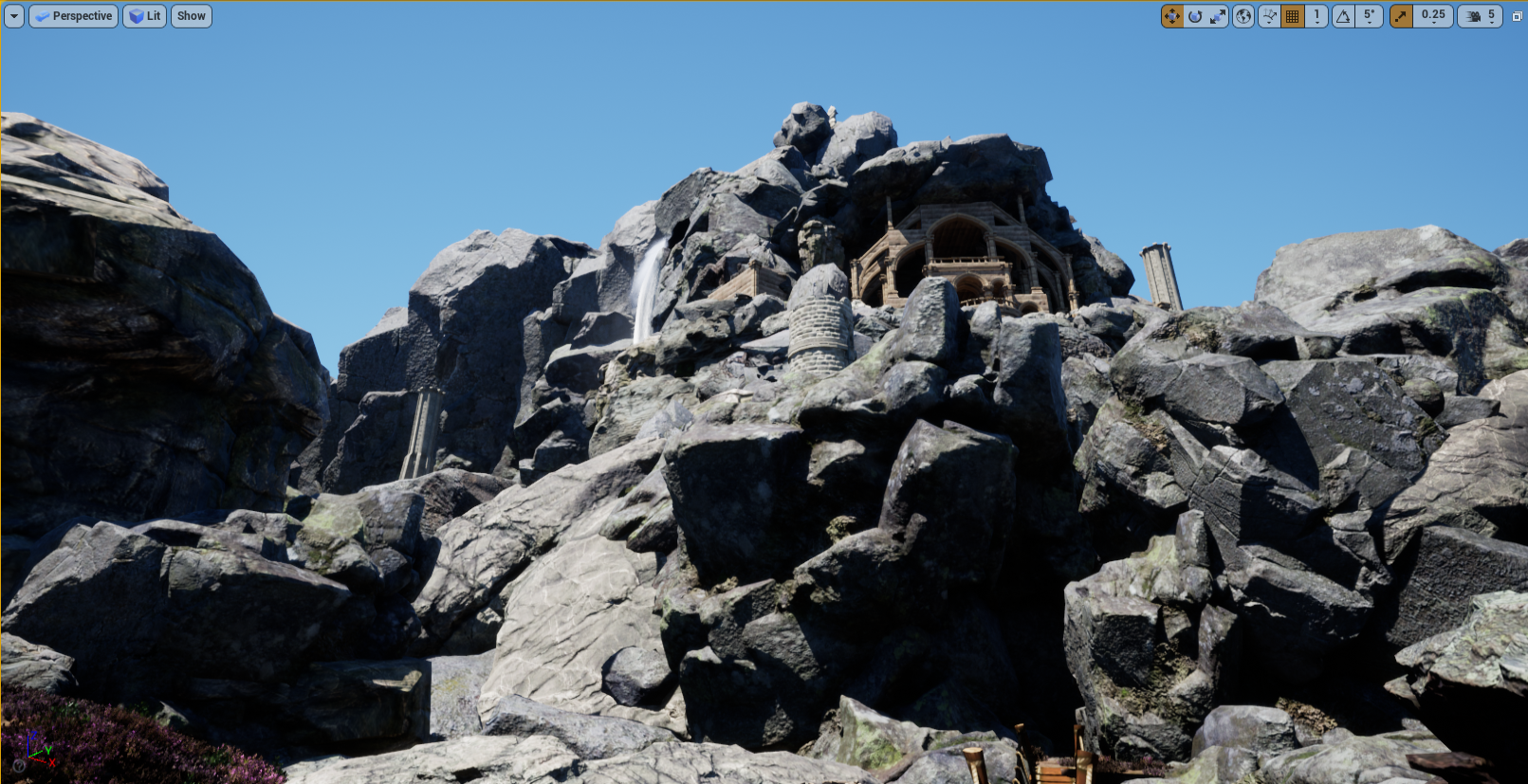Open the viewport options dropdown arrow

pos(13,16)
